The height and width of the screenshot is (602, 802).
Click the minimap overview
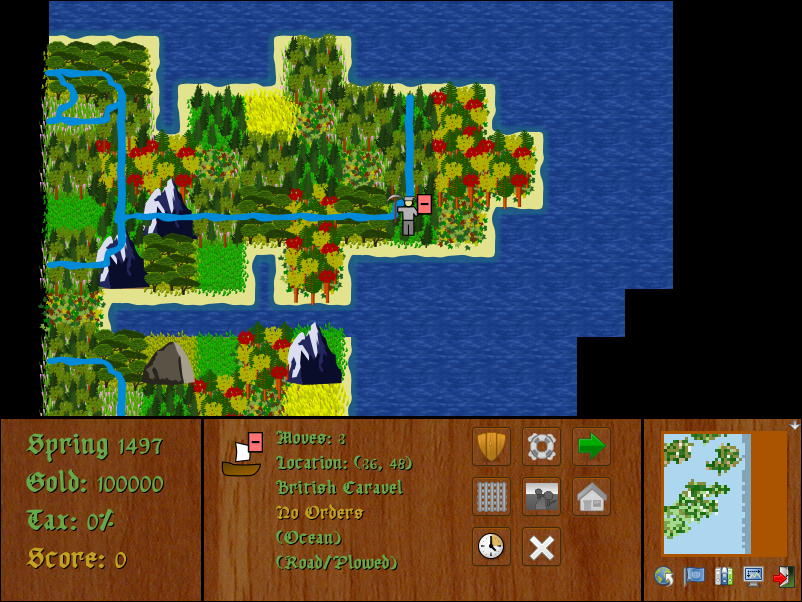724,494
